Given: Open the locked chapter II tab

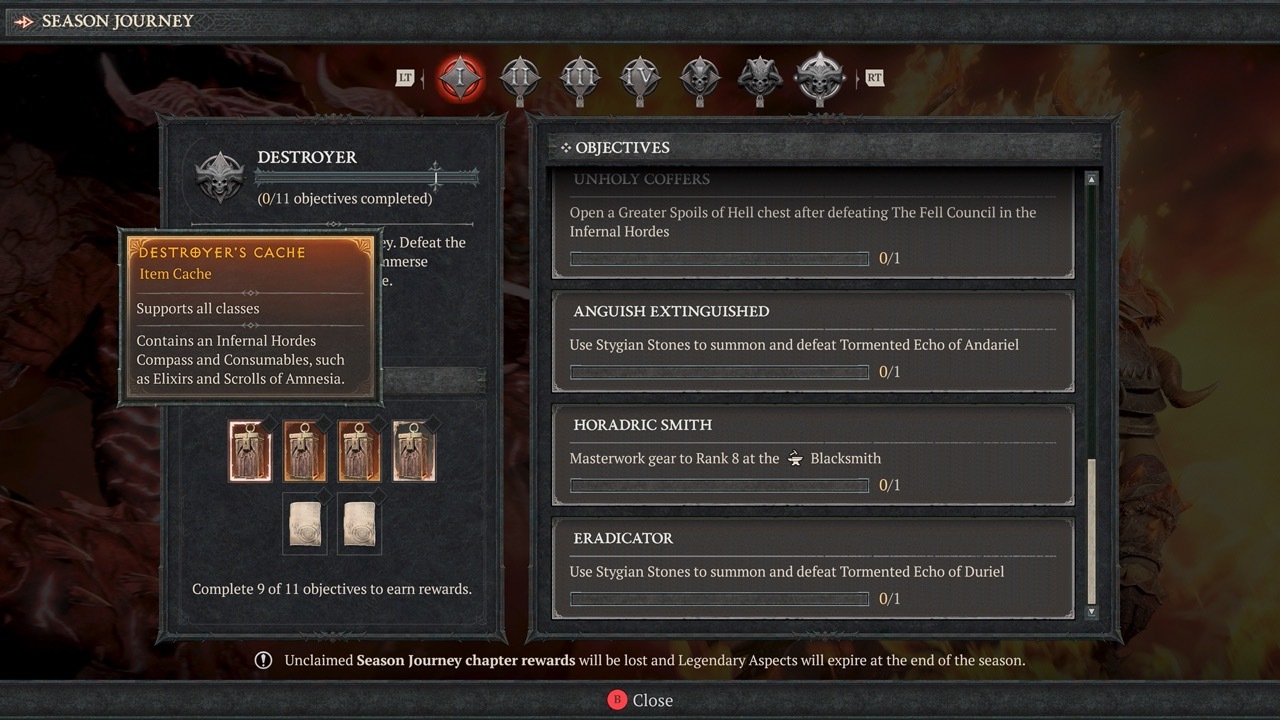Looking at the screenshot, I should coord(520,78).
